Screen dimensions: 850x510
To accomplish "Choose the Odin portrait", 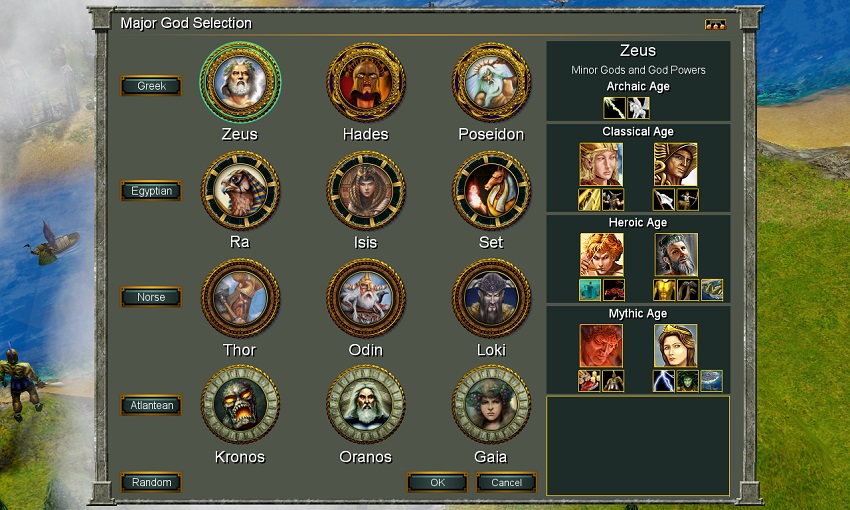I will (366, 298).
